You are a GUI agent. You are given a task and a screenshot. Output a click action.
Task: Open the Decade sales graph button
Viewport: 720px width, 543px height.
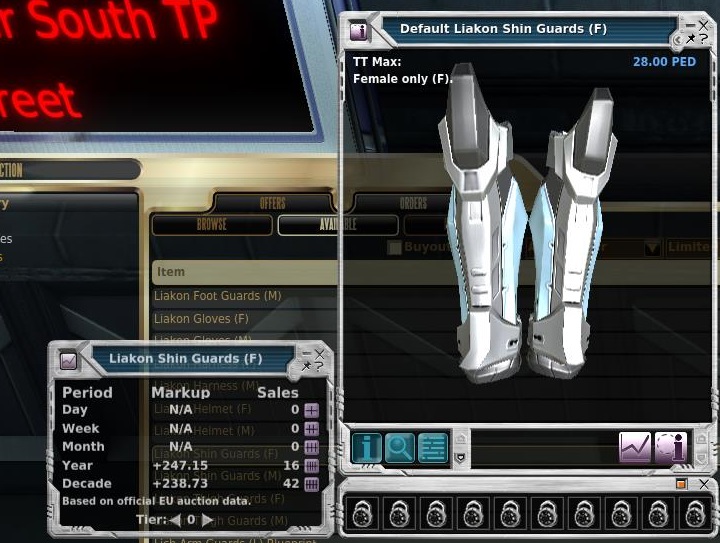coord(311,484)
